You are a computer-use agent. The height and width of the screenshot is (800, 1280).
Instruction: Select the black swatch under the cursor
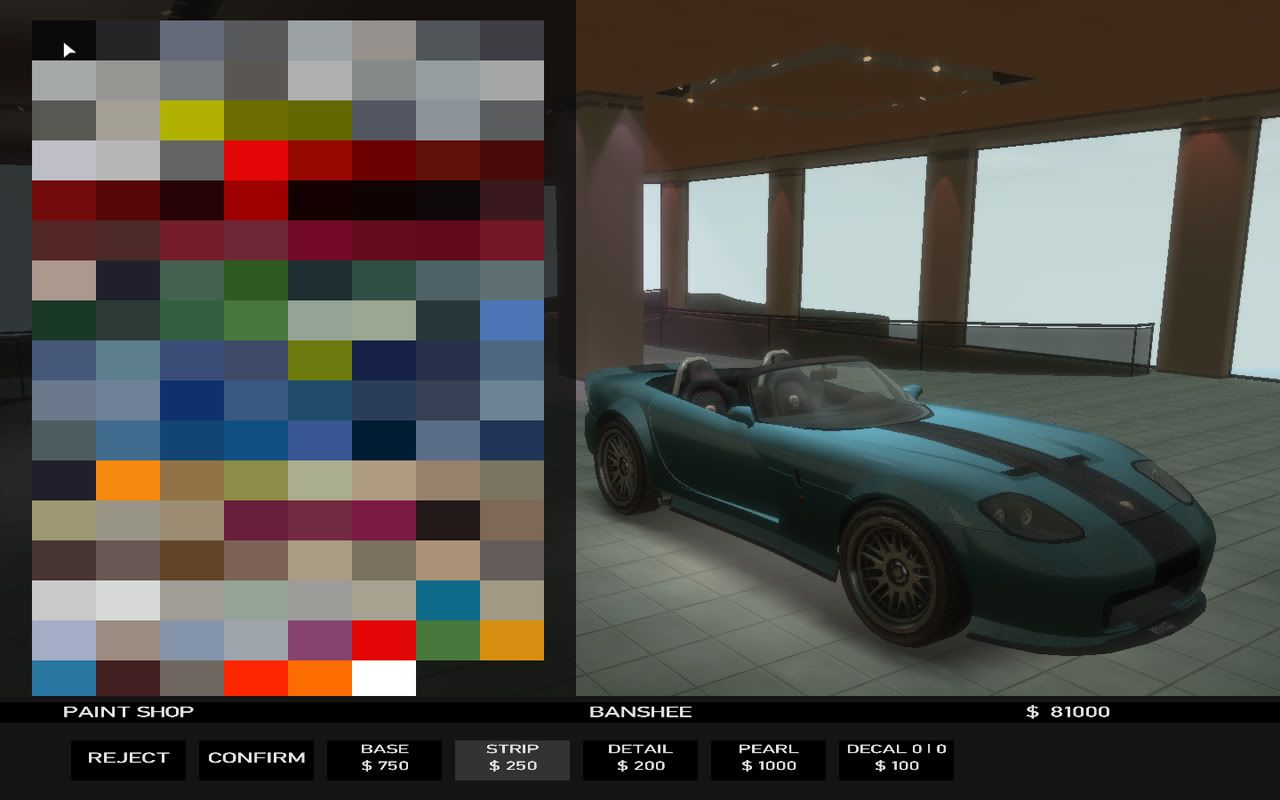(64, 40)
